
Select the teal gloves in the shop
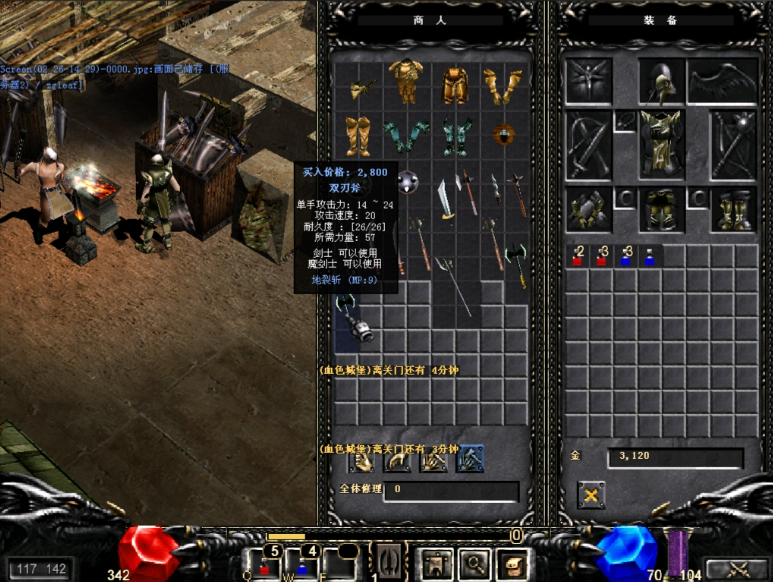coord(406,134)
